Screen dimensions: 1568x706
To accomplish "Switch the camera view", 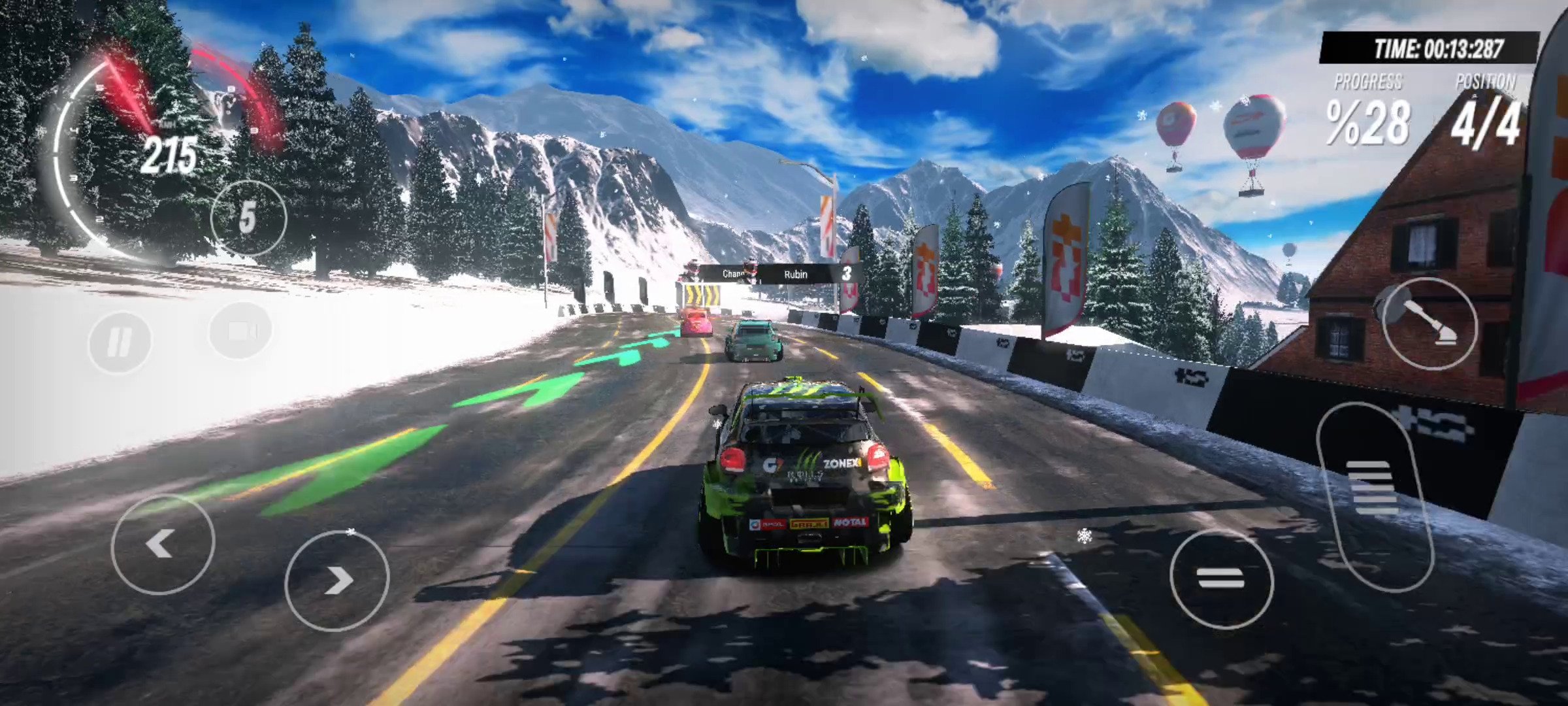I will coord(240,331).
